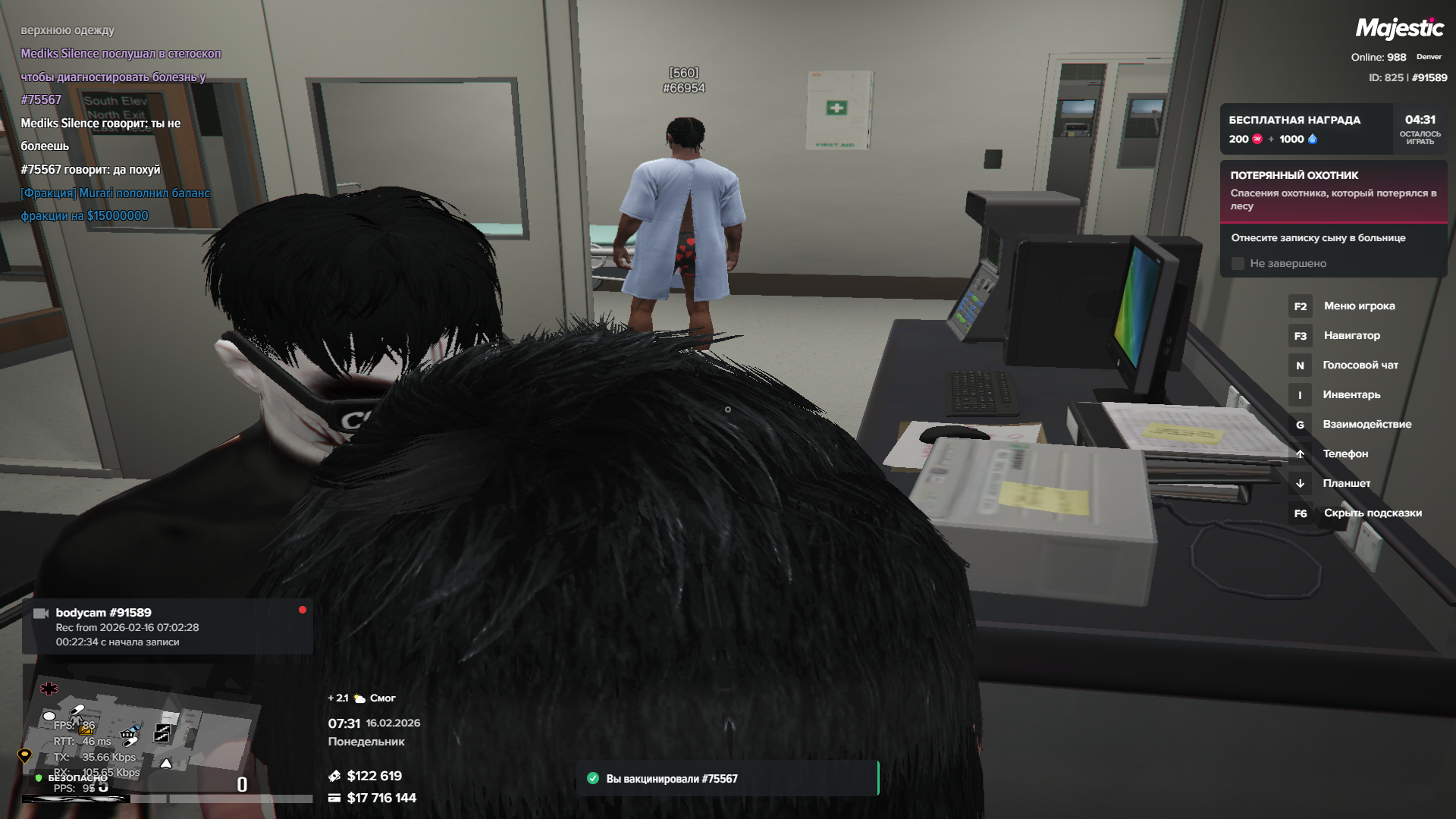Open the Бесплатная награда reward panel
The width and height of the screenshot is (1456, 819).
click(x=1306, y=129)
